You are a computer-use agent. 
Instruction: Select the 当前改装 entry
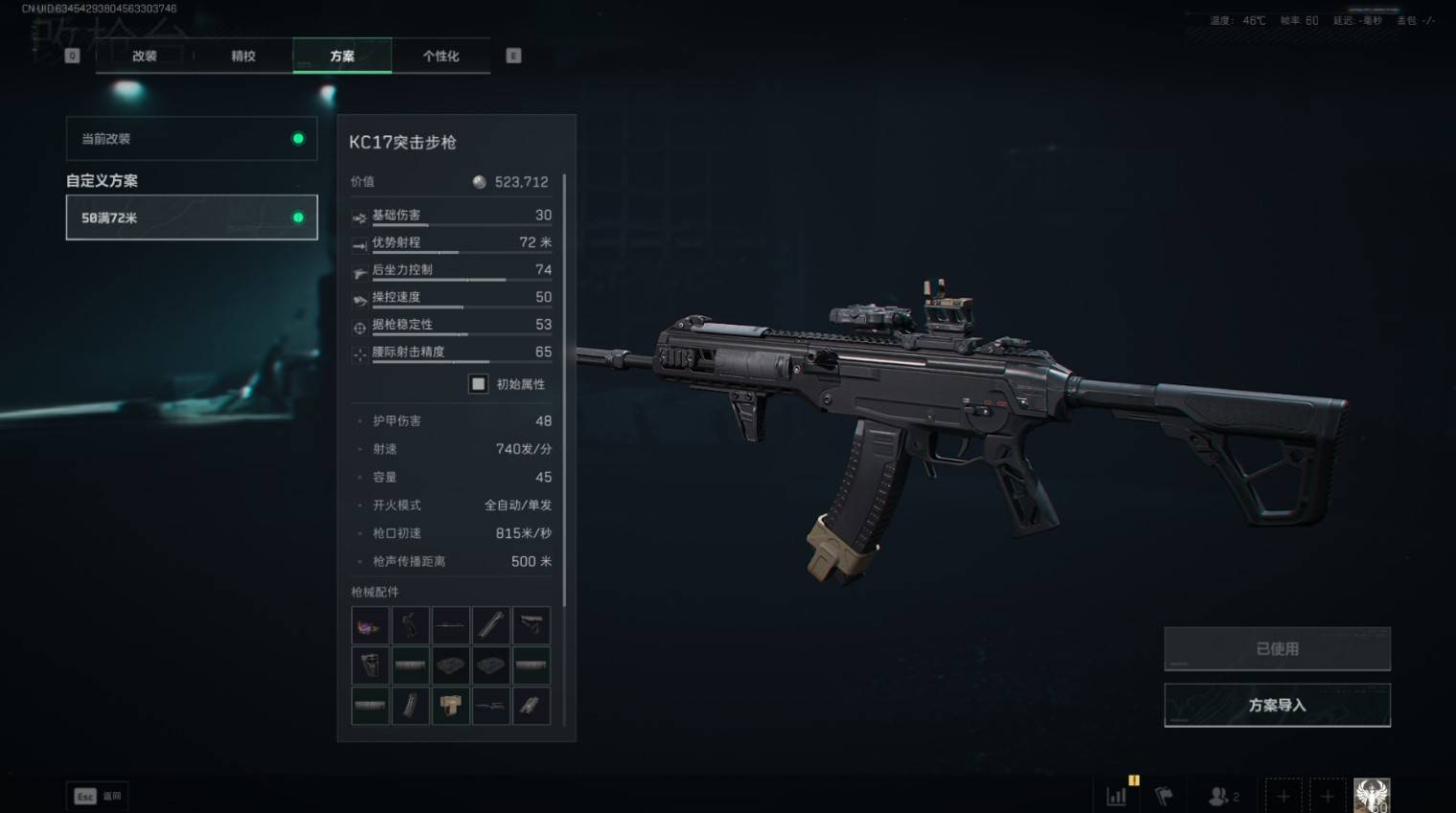click(x=192, y=139)
